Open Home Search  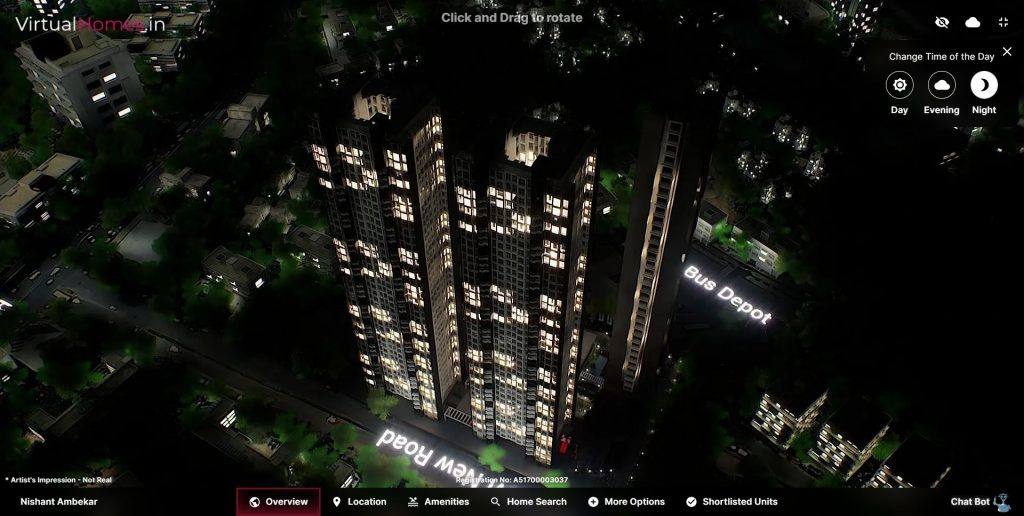pos(528,502)
